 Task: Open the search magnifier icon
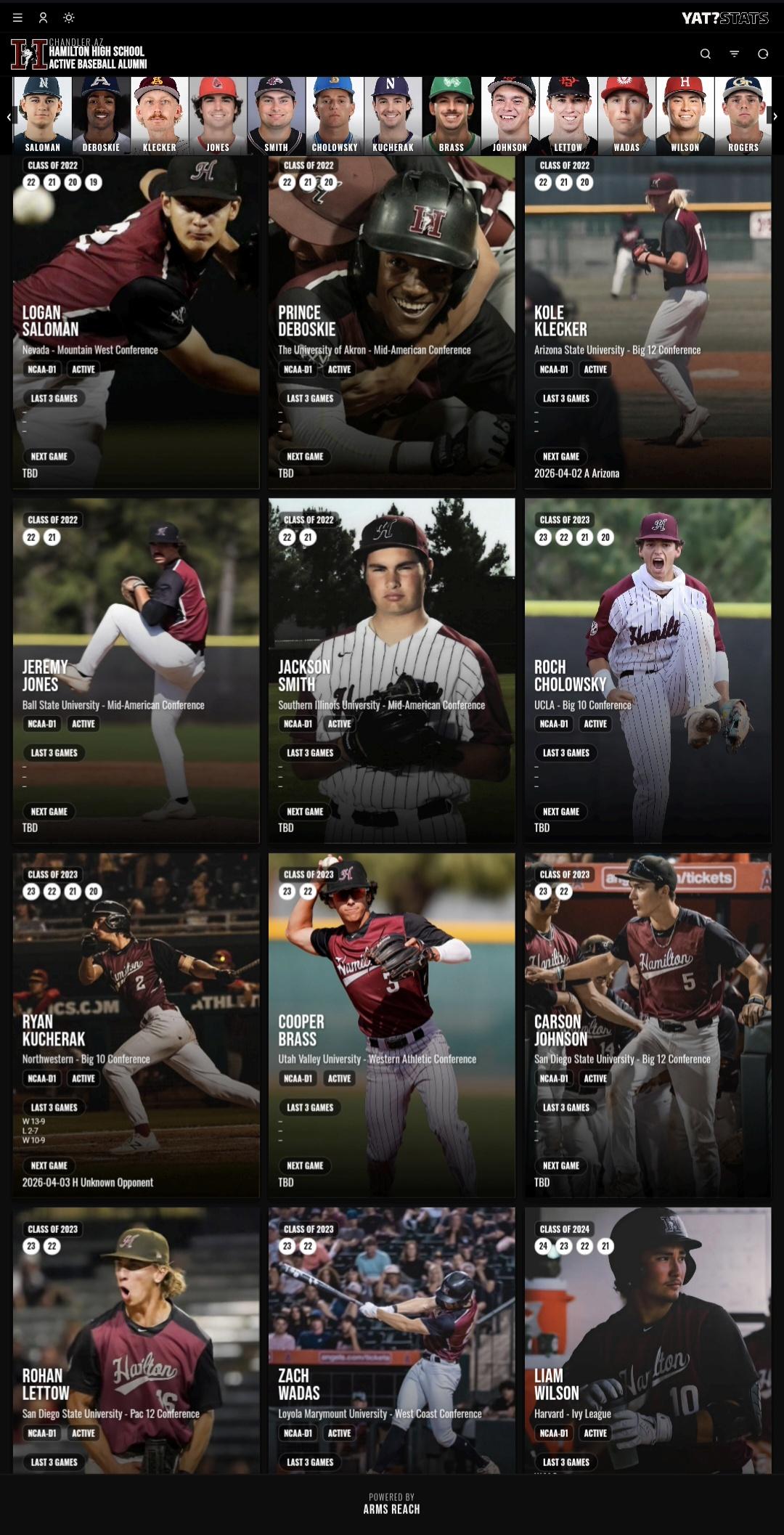point(705,54)
